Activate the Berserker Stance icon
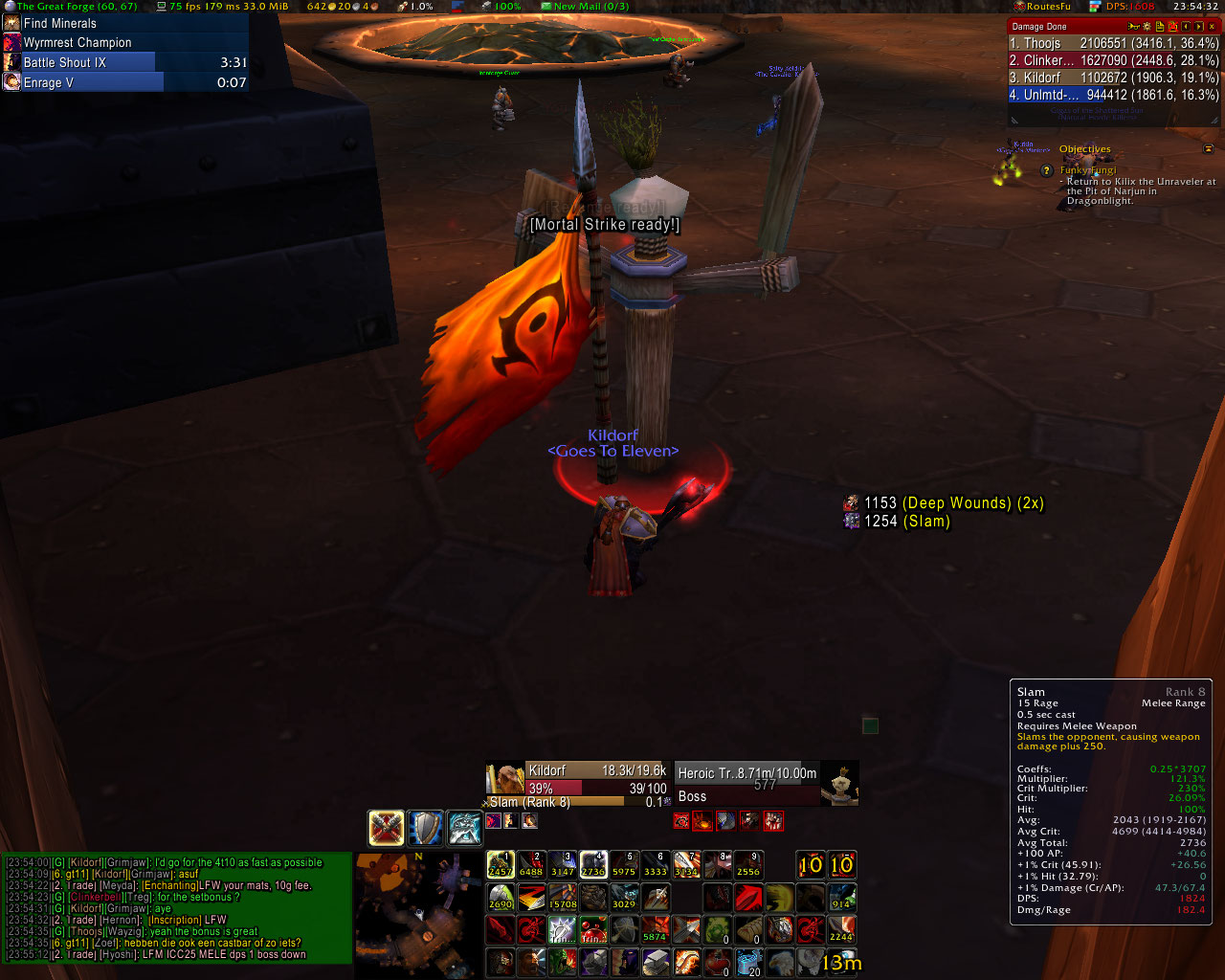 (465, 828)
